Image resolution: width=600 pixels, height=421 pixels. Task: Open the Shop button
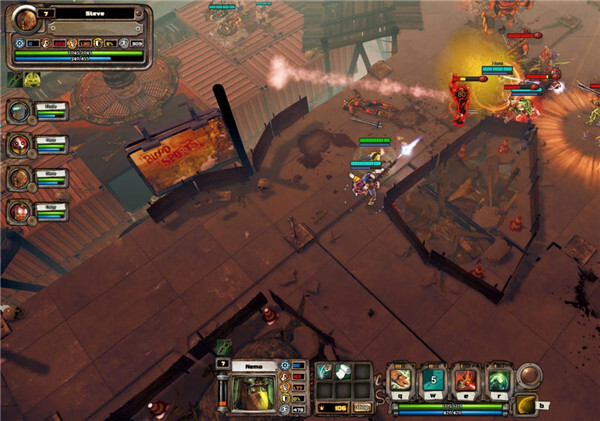361,406
